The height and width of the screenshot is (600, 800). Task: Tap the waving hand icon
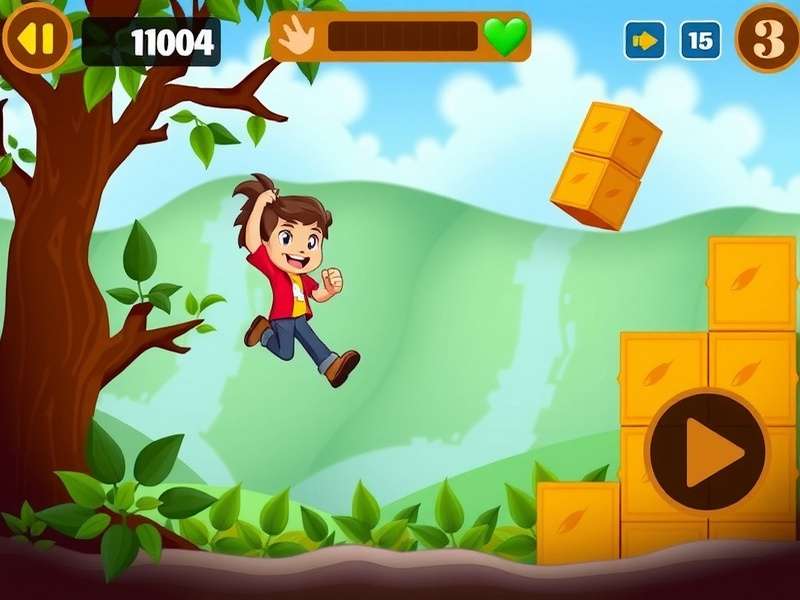pyautogui.click(x=296, y=36)
